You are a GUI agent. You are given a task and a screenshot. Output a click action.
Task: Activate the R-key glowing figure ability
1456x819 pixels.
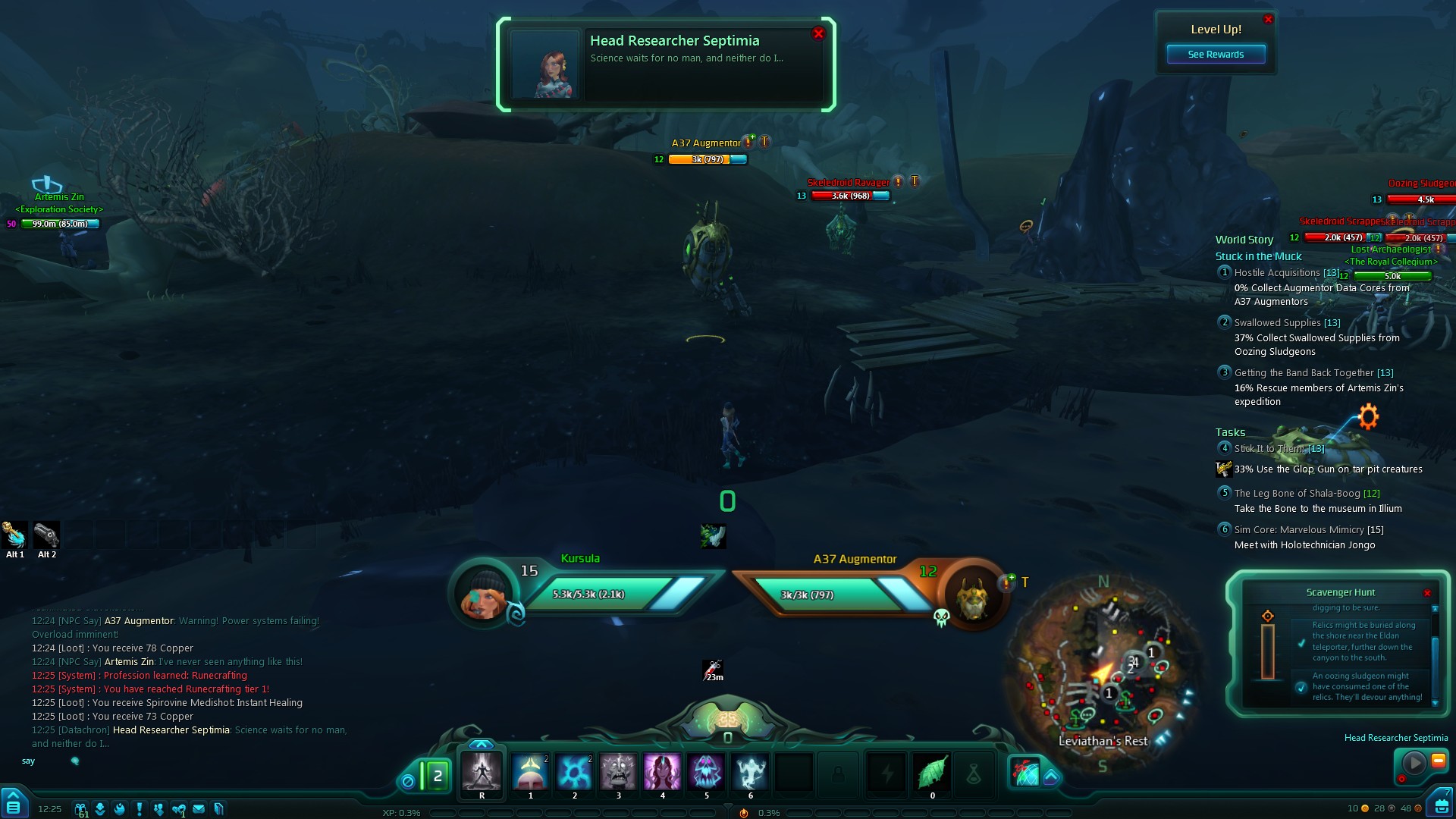click(482, 772)
